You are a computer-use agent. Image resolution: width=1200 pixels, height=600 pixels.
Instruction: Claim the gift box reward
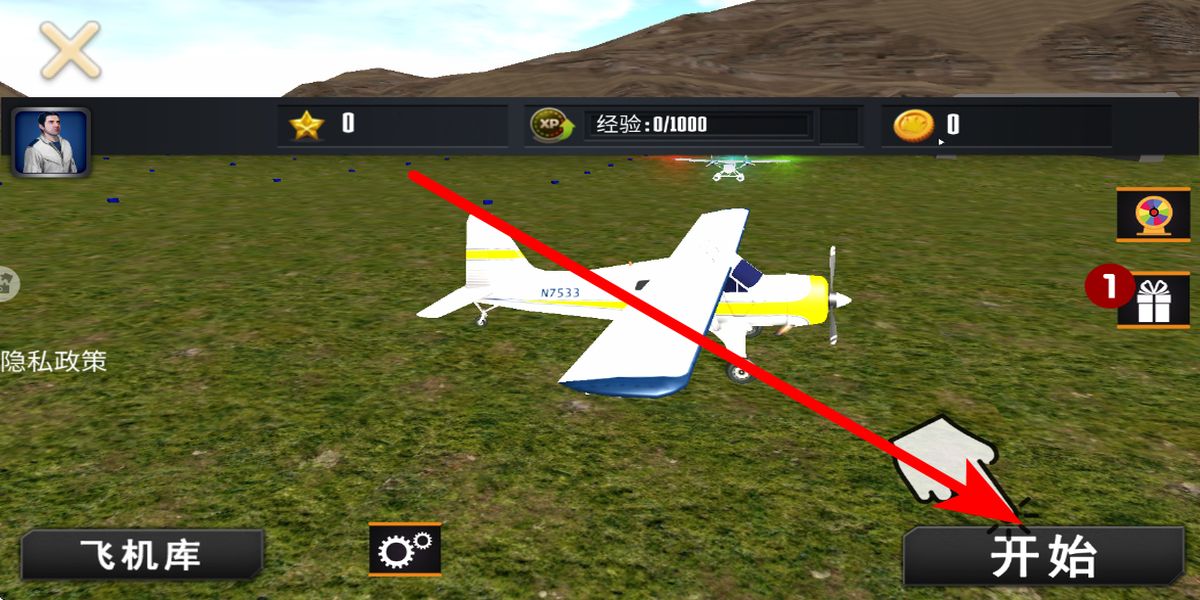click(x=1152, y=300)
